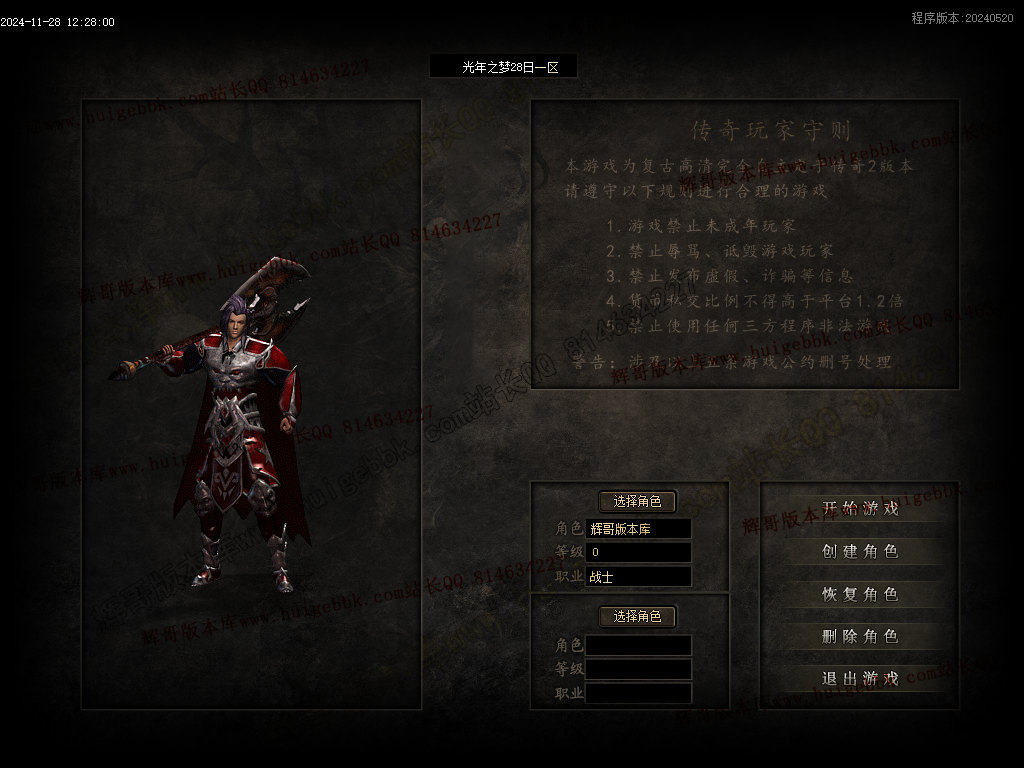
Task: Choose 恢复角色 to restore a character
Action: coord(860,593)
